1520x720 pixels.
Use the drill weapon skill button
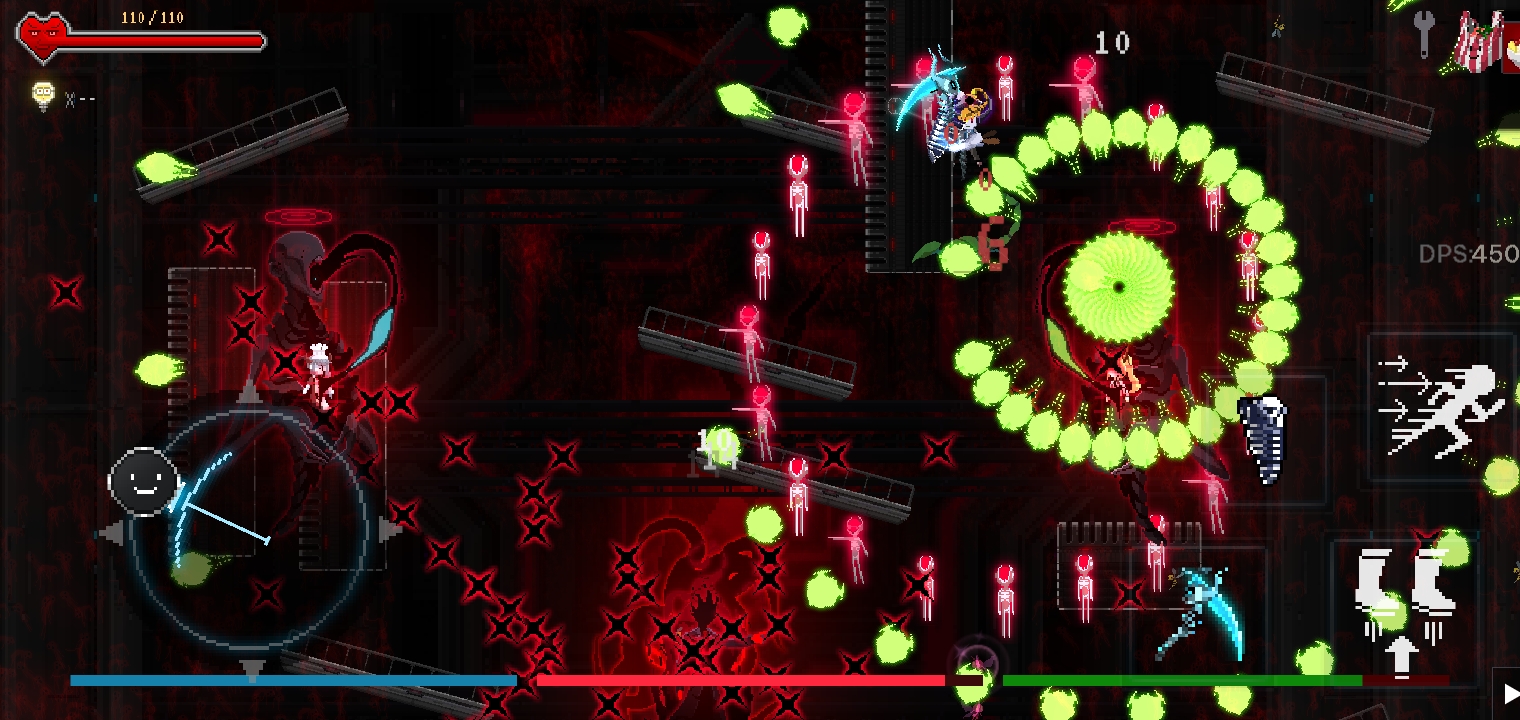1263,439
